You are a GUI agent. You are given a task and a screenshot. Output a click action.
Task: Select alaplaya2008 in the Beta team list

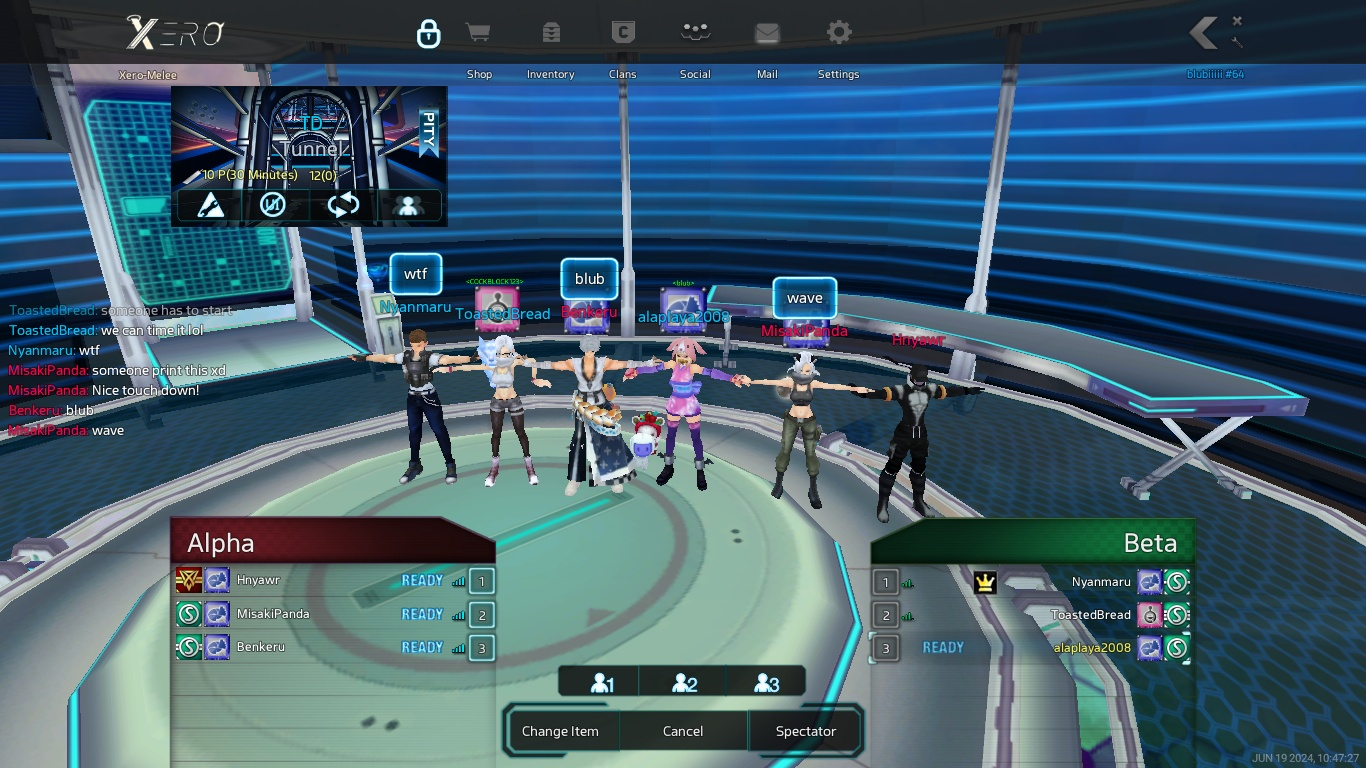[1092, 648]
